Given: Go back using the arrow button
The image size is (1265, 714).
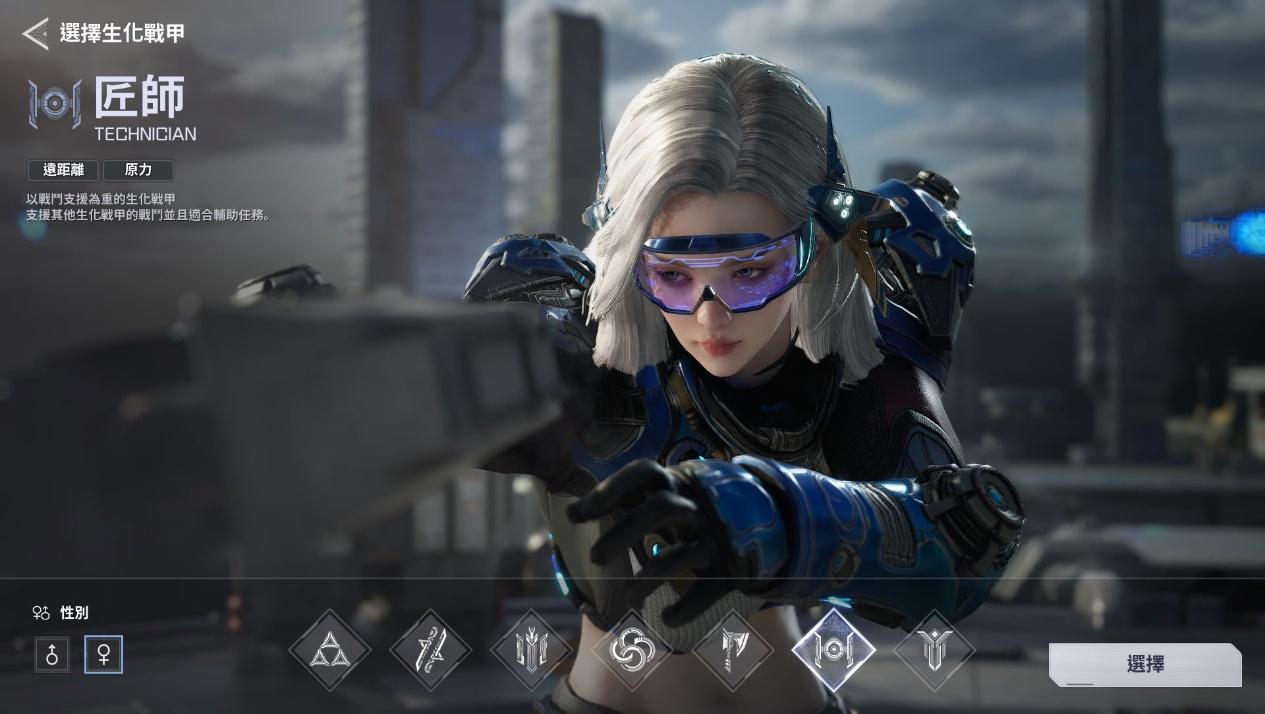Looking at the screenshot, I should click(36, 33).
